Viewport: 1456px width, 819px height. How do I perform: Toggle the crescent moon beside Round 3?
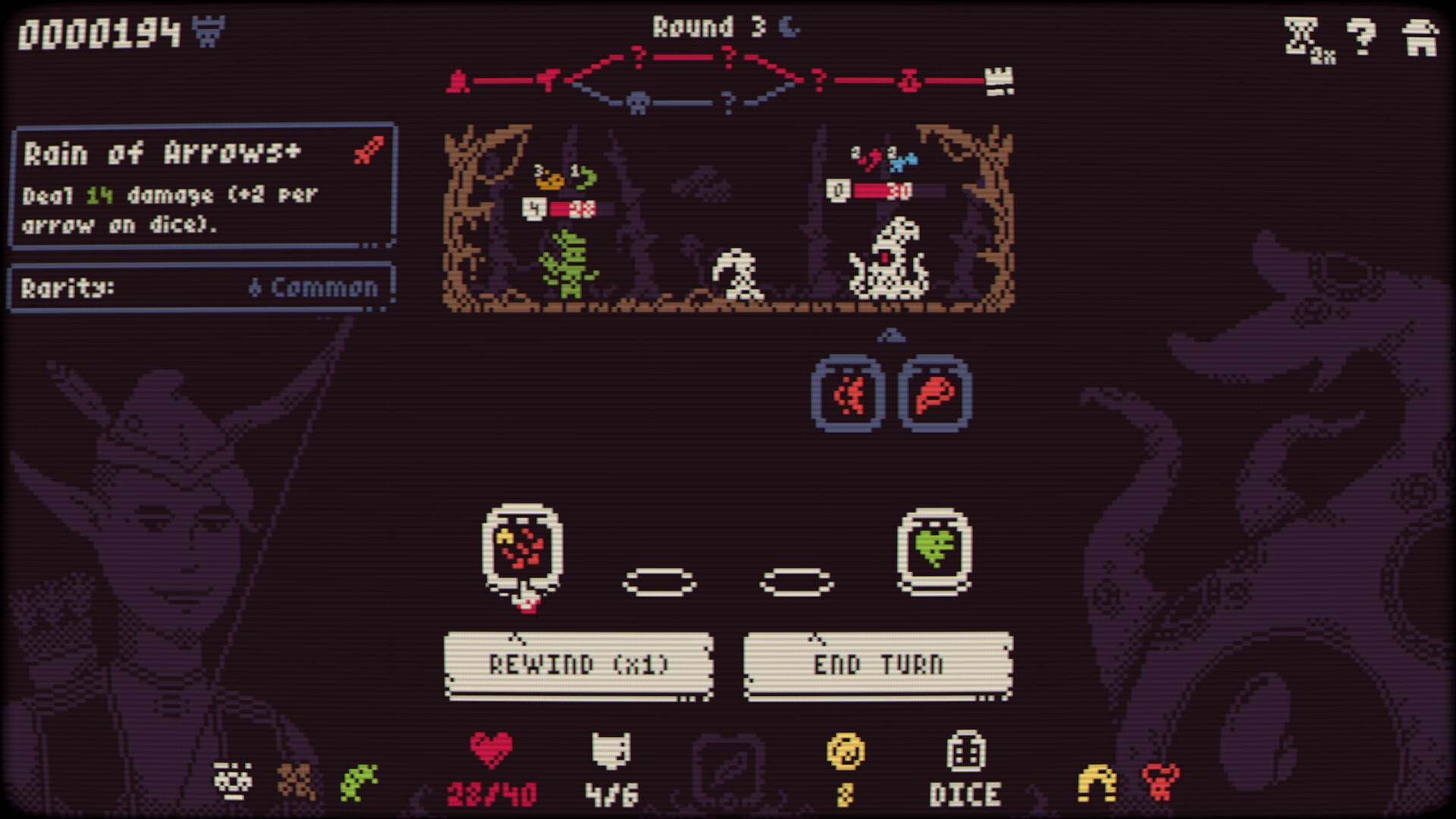[x=789, y=27]
